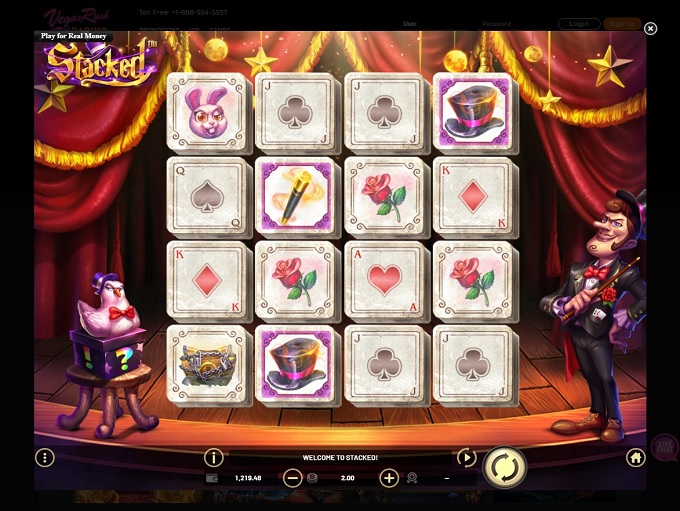Select the treasure chest tile
Screen dimensions: 680x511
(x=206, y=364)
